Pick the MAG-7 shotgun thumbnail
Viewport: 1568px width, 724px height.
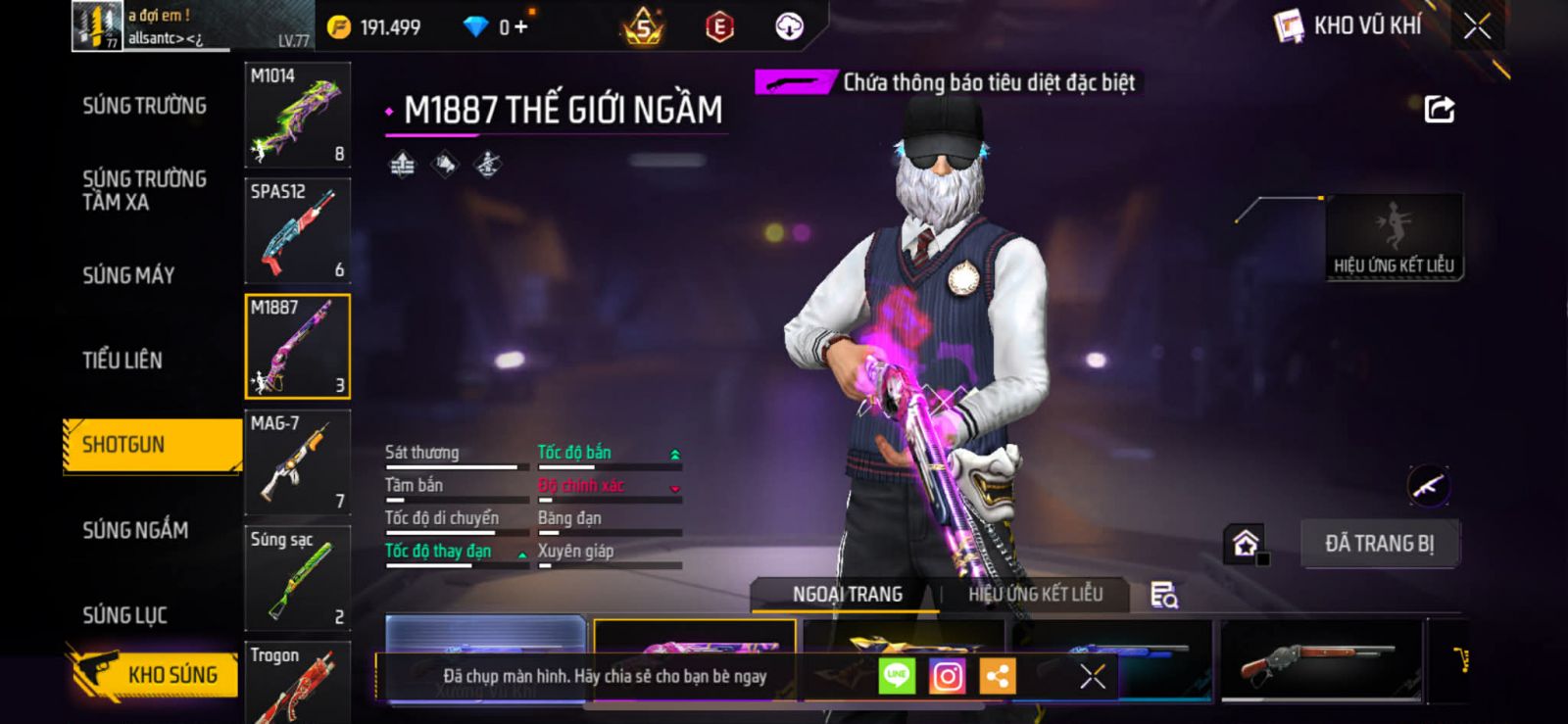[297, 462]
